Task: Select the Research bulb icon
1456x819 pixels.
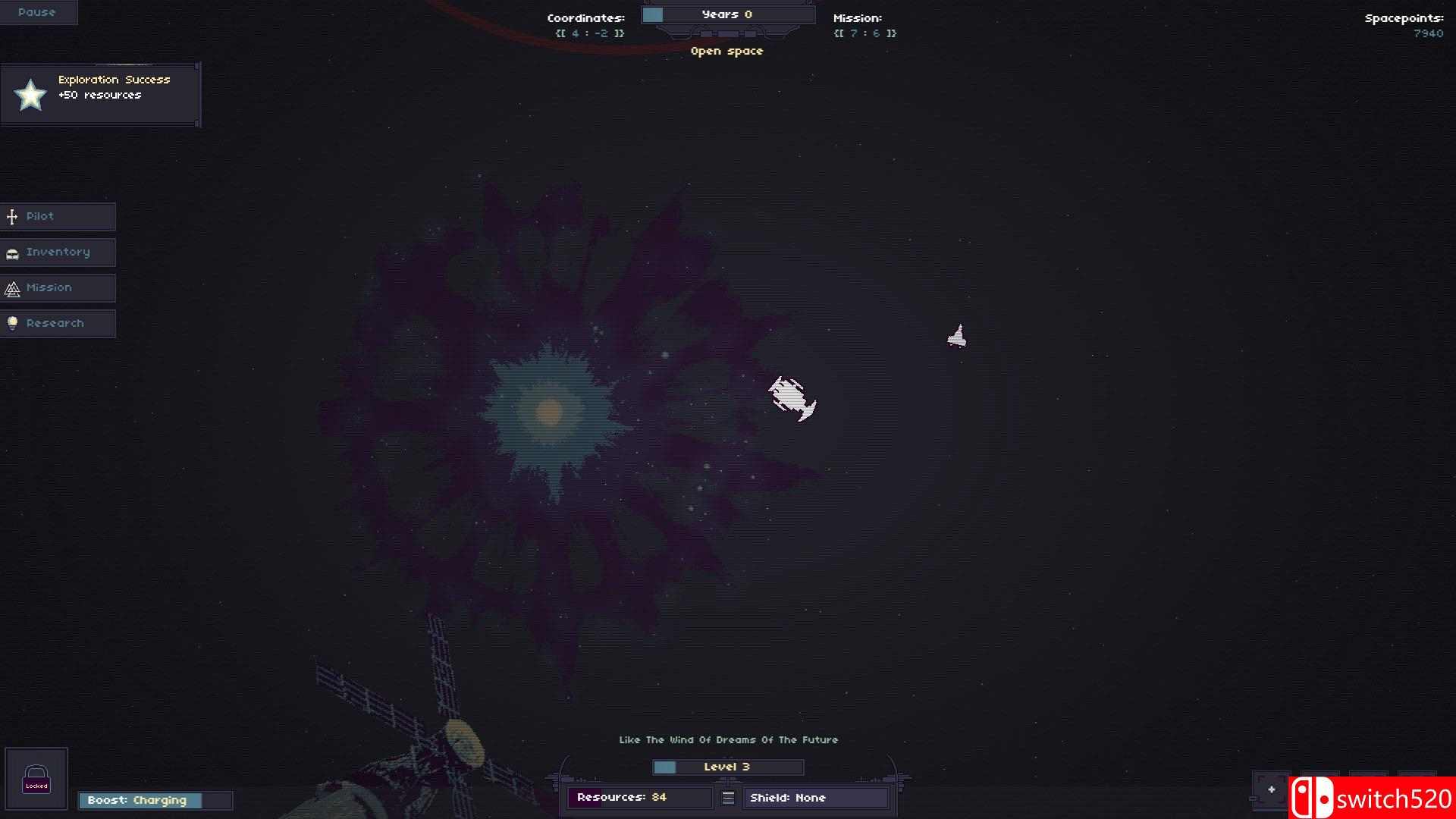Action: click(x=11, y=323)
